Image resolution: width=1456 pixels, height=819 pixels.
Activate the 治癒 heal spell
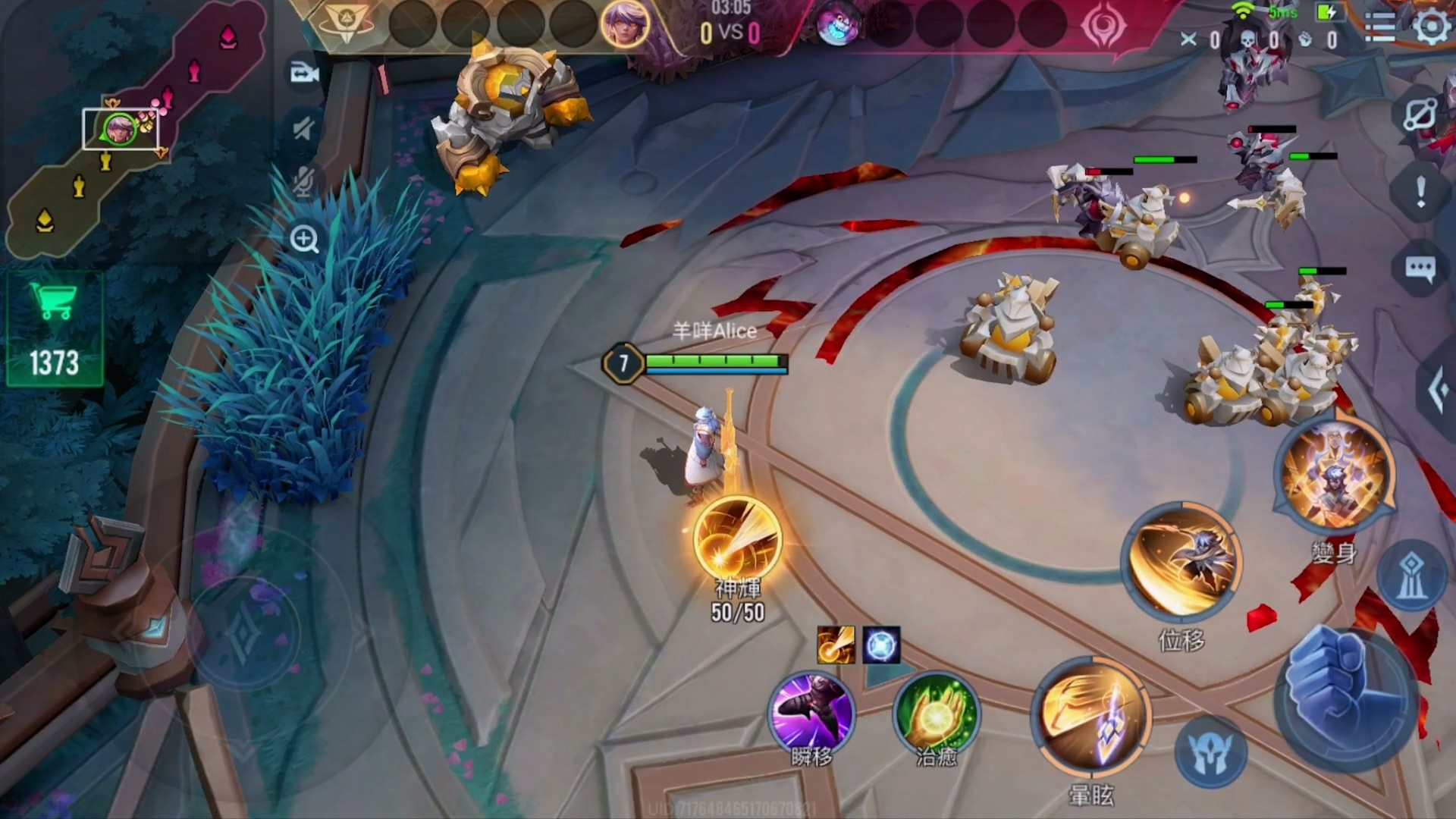point(937,713)
